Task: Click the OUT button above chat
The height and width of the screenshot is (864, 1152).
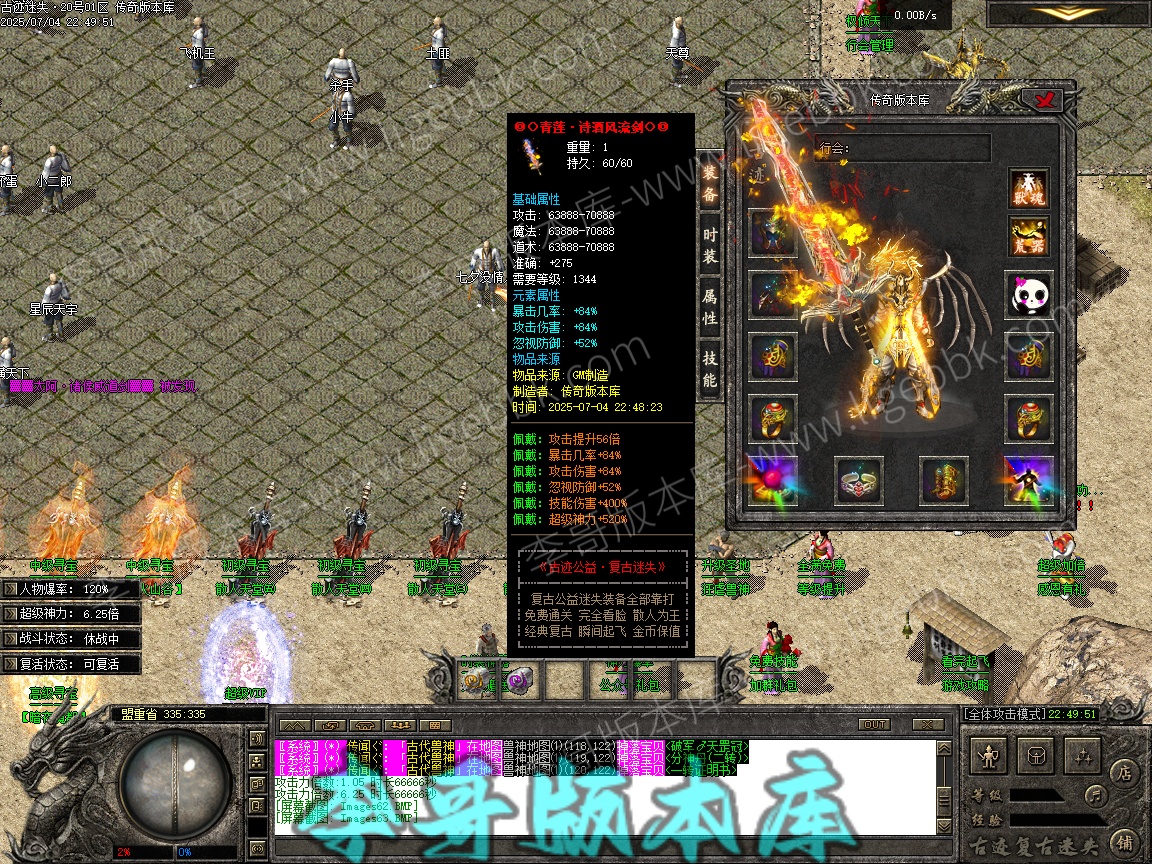Action: click(874, 724)
